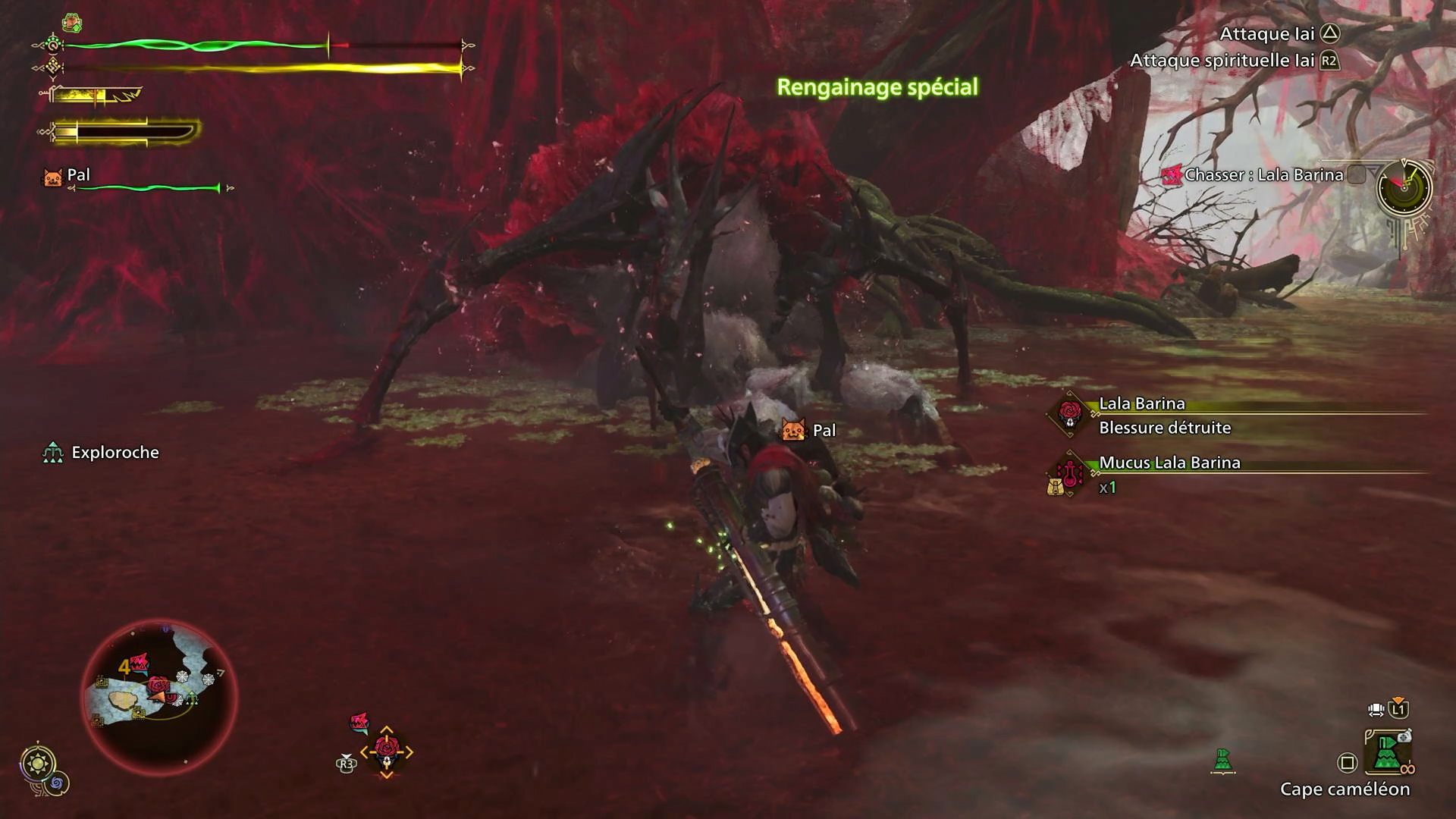1456x819 pixels.
Task: Click the sun time-of-day icon
Action: [38, 762]
